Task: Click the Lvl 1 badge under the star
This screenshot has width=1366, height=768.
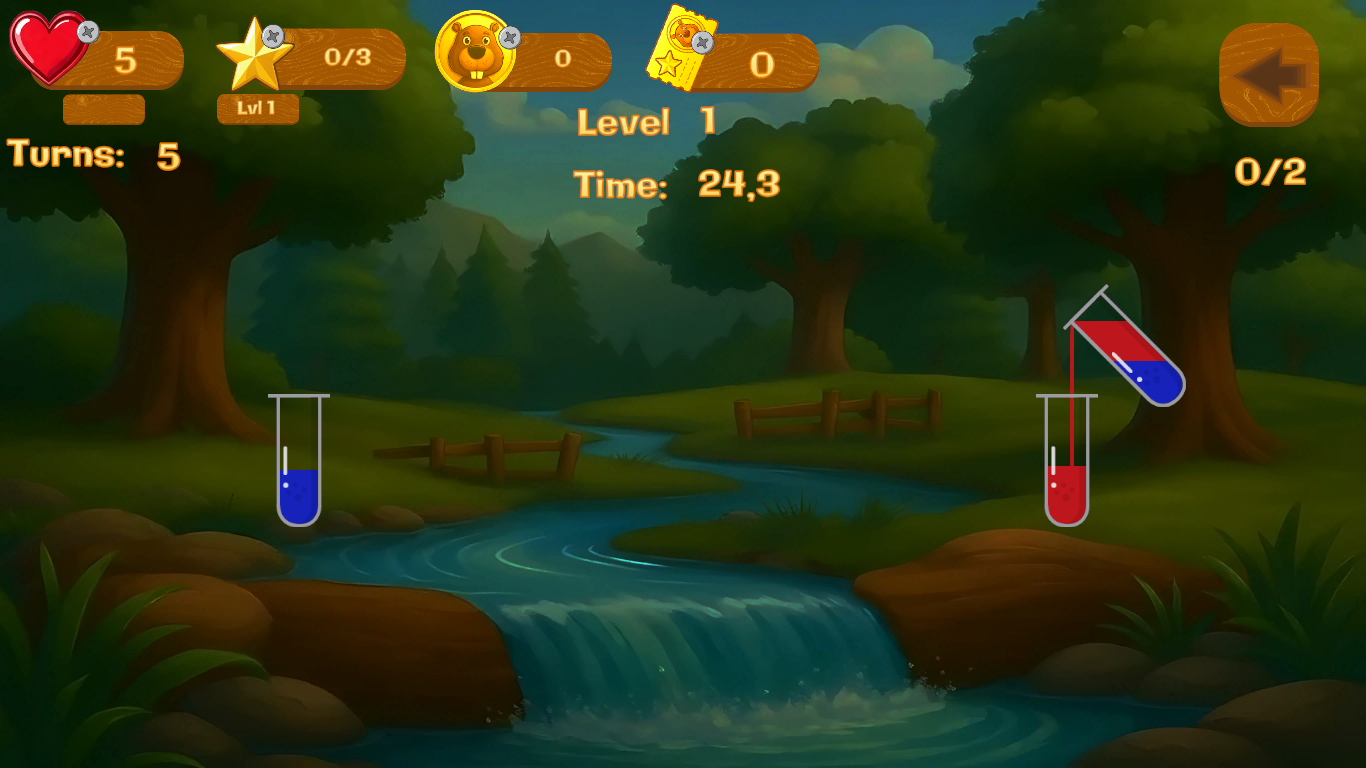Action: (x=258, y=110)
